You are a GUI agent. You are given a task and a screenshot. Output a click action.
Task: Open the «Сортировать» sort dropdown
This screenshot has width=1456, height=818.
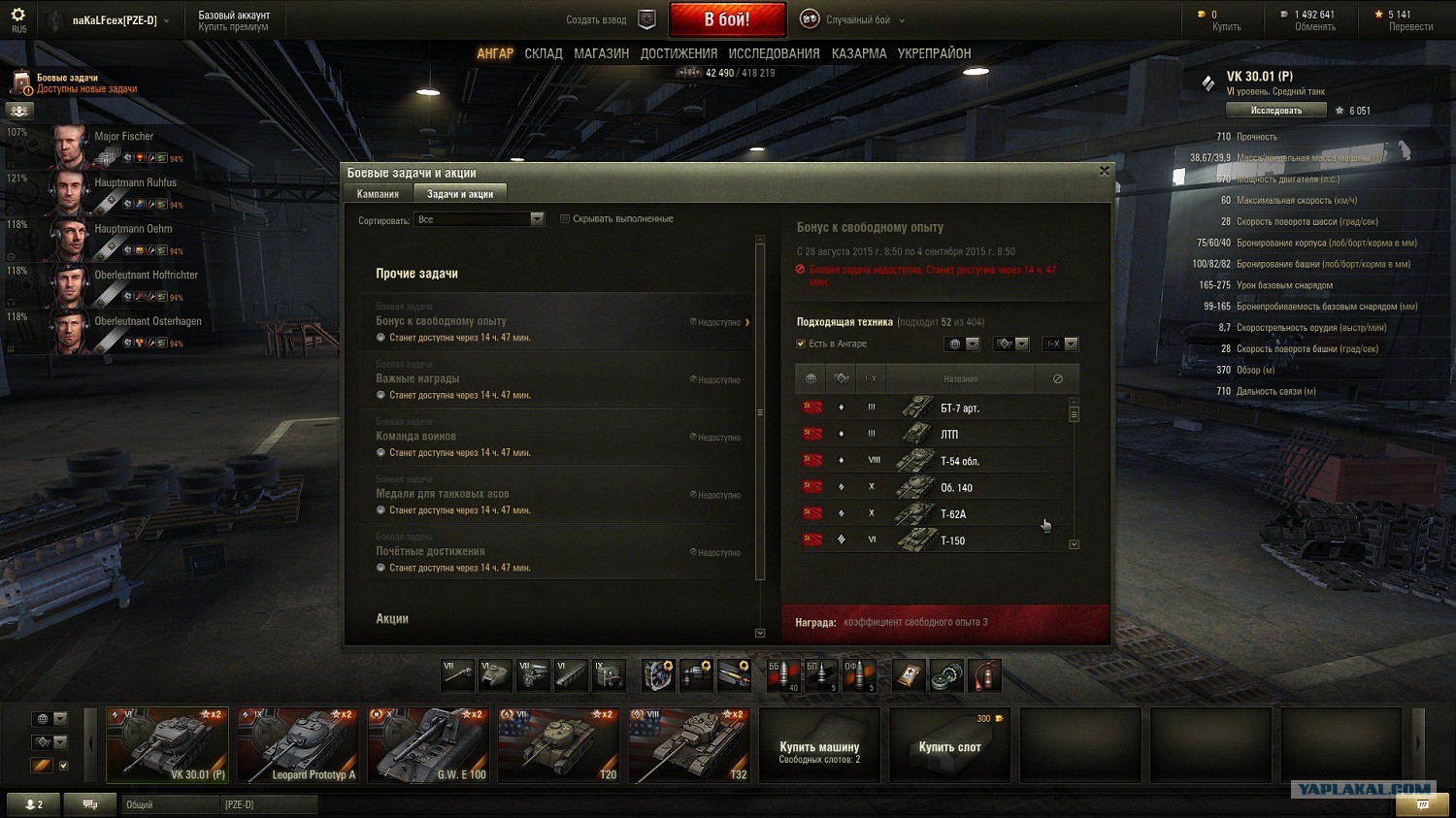click(x=480, y=220)
